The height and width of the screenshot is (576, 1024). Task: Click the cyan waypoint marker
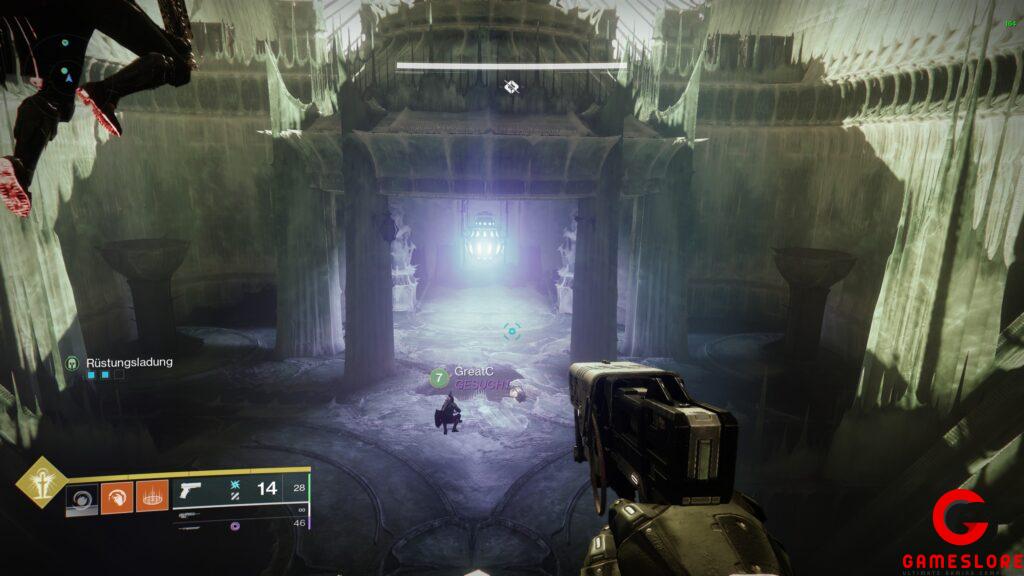(x=512, y=330)
